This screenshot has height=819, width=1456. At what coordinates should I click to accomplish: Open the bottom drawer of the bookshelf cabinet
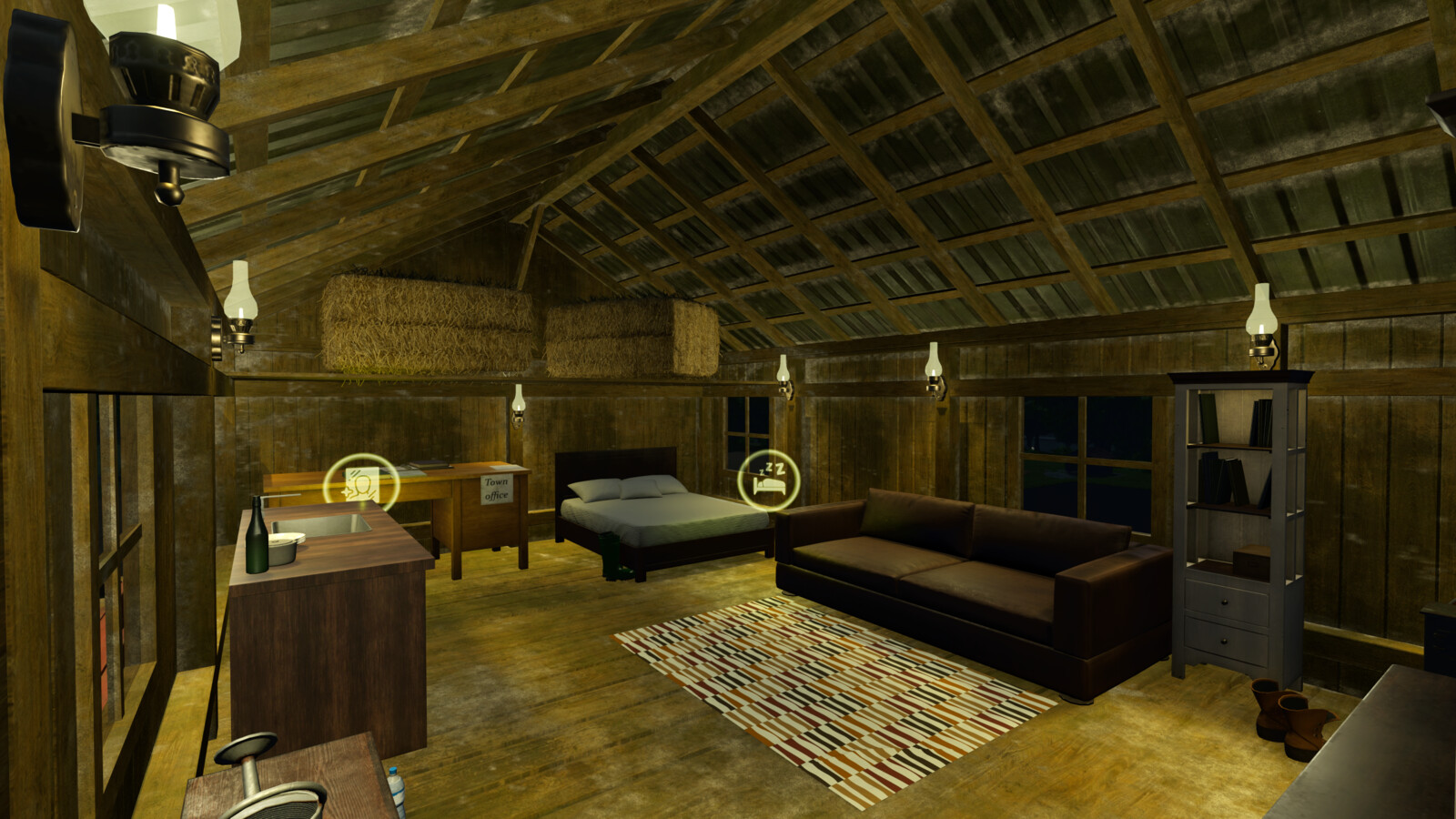point(1224,642)
